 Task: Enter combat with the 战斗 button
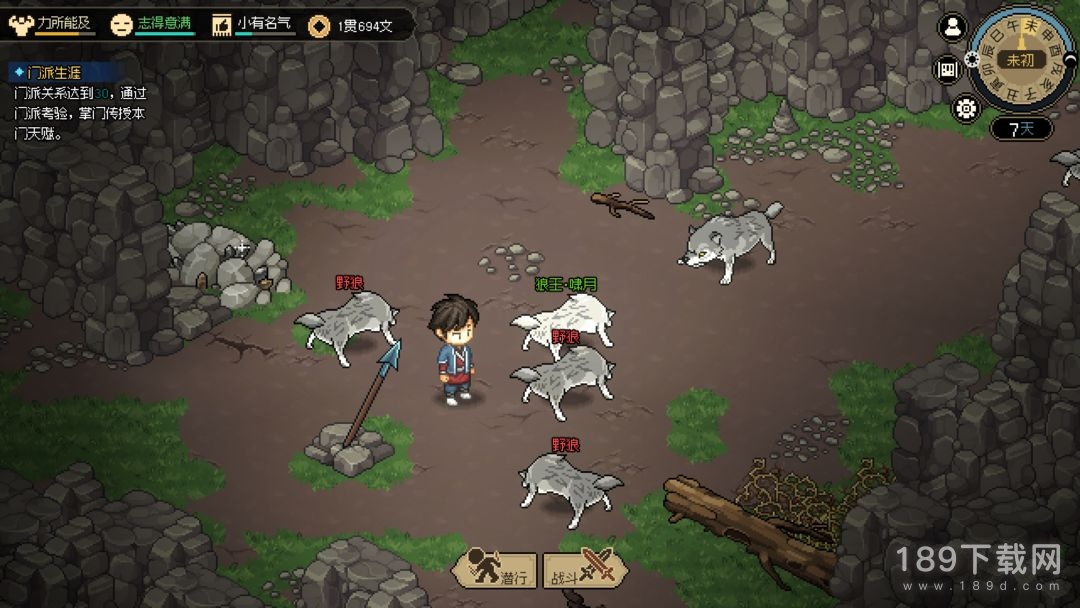pos(585,572)
